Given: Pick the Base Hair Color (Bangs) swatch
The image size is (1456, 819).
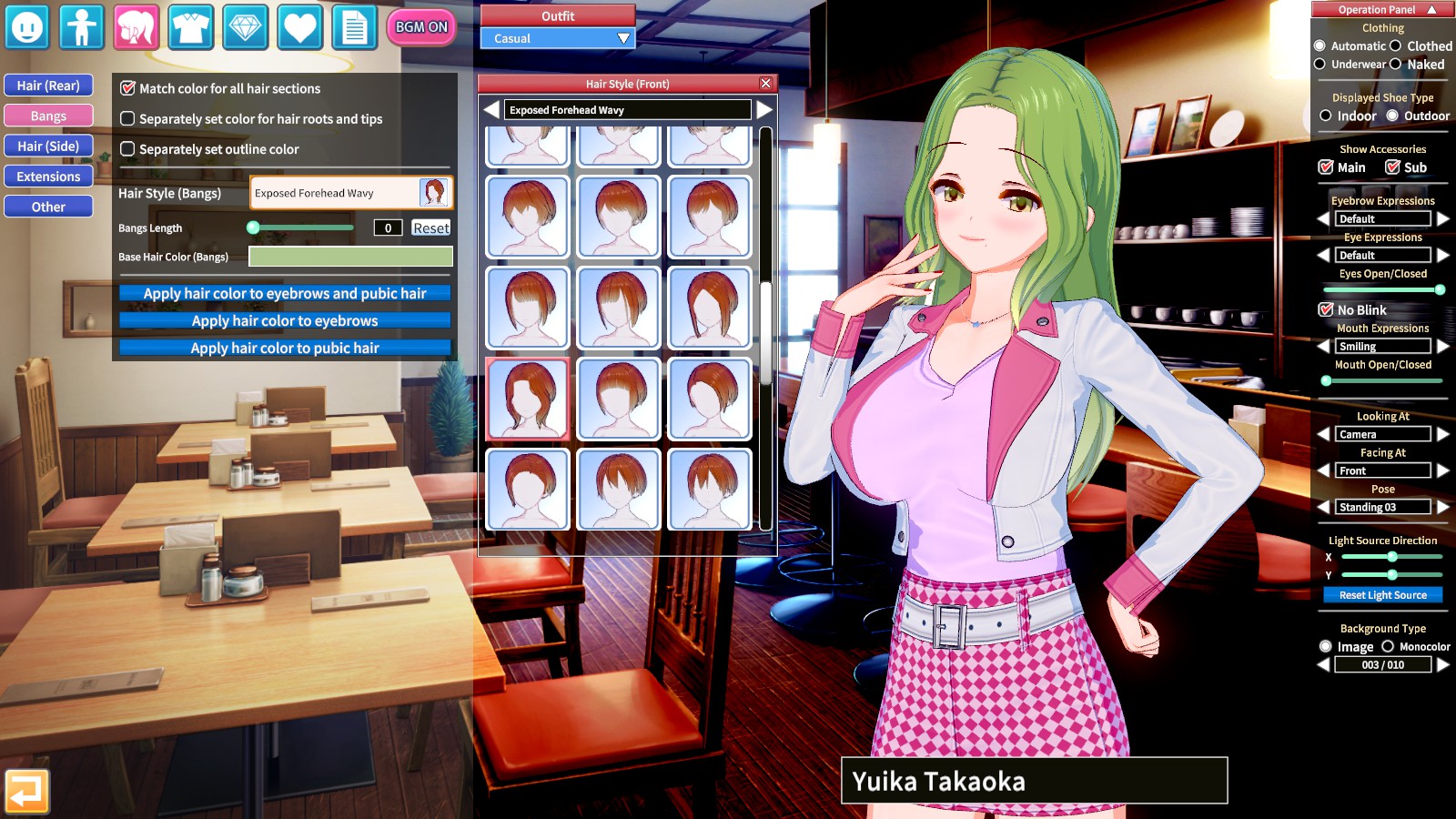Looking at the screenshot, I should [x=350, y=257].
